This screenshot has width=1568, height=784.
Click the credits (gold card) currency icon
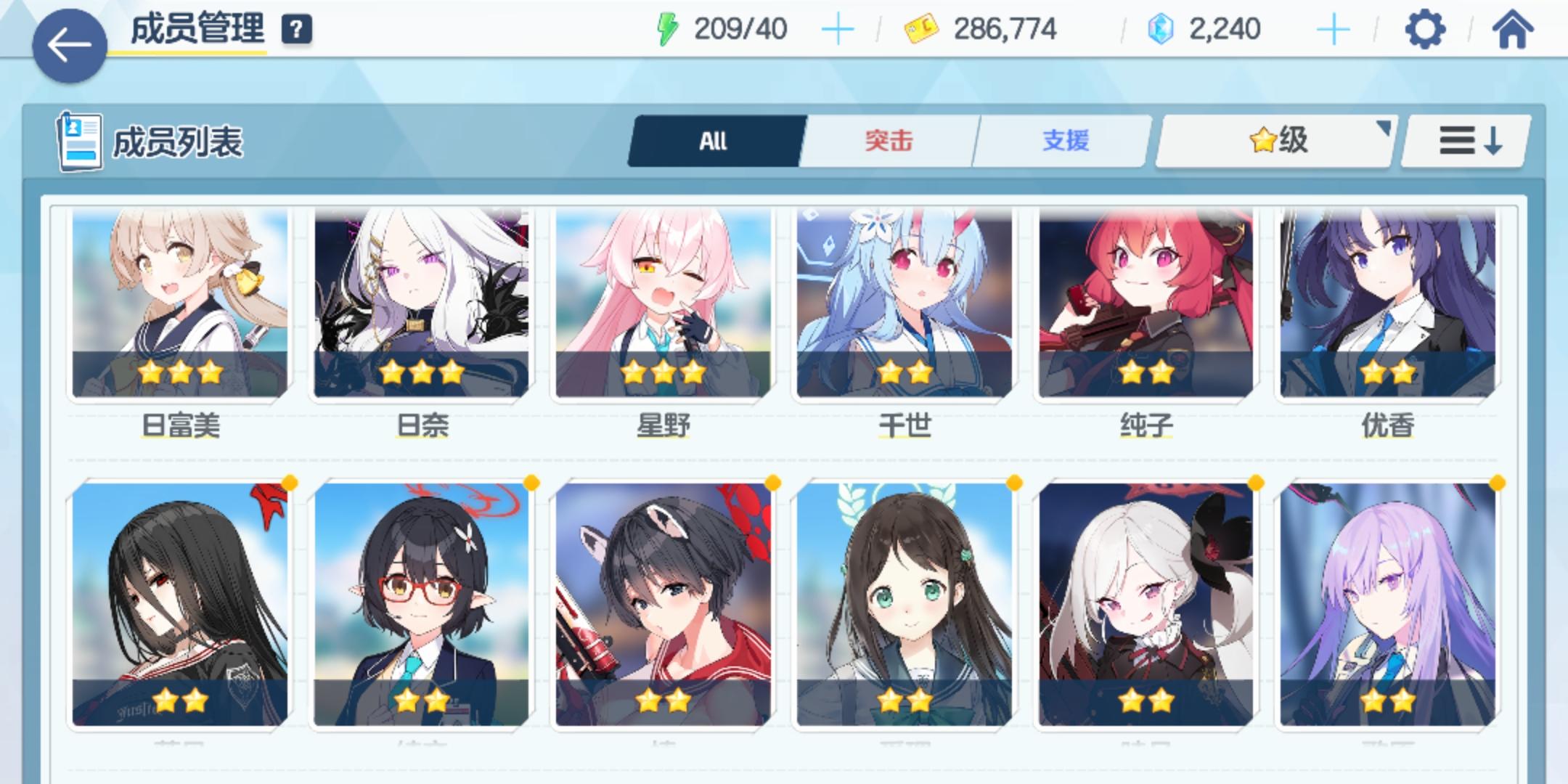[x=920, y=29]
